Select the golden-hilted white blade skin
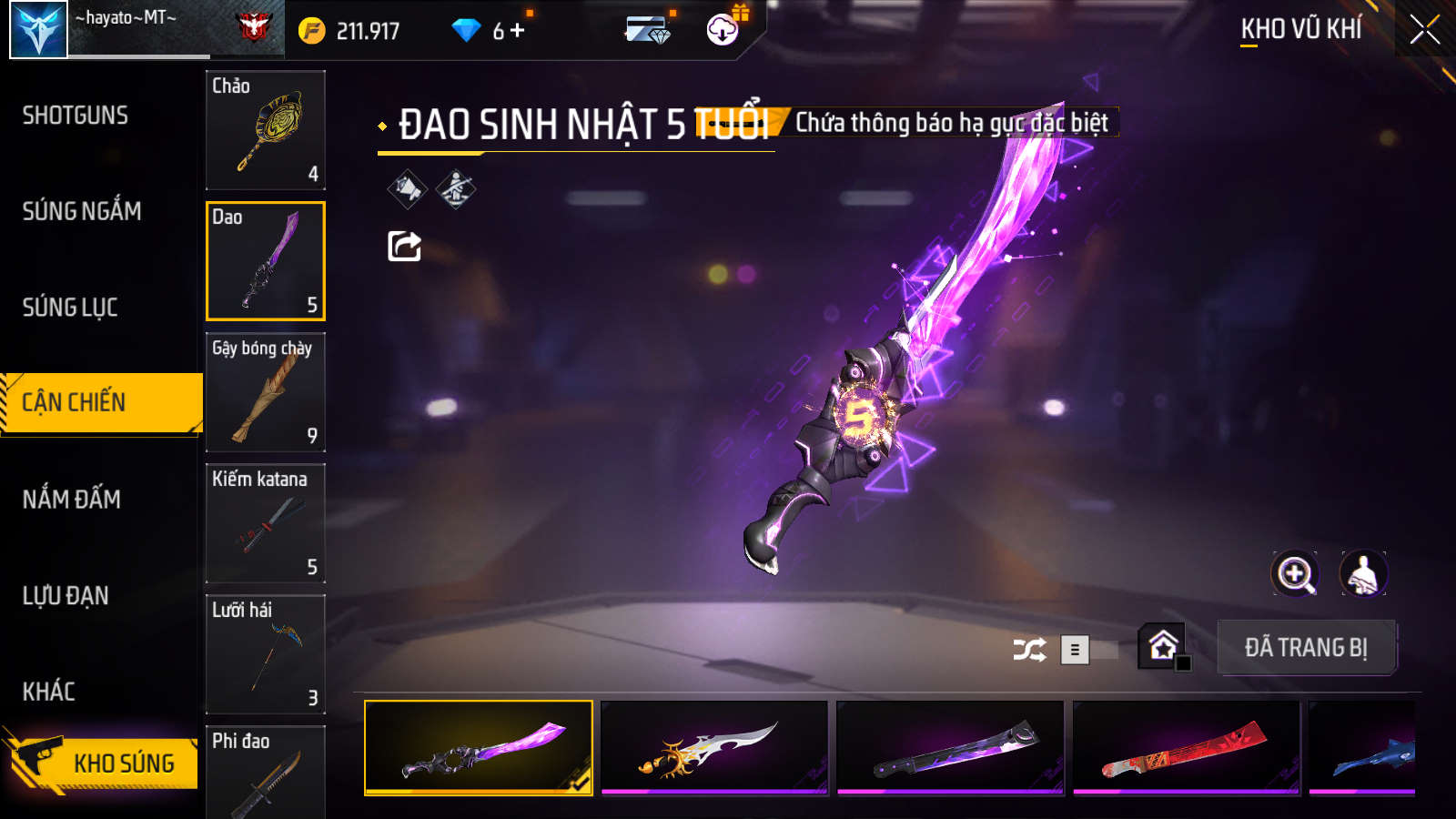Viewport: 1456px width, 819px height. coord(714,748)
